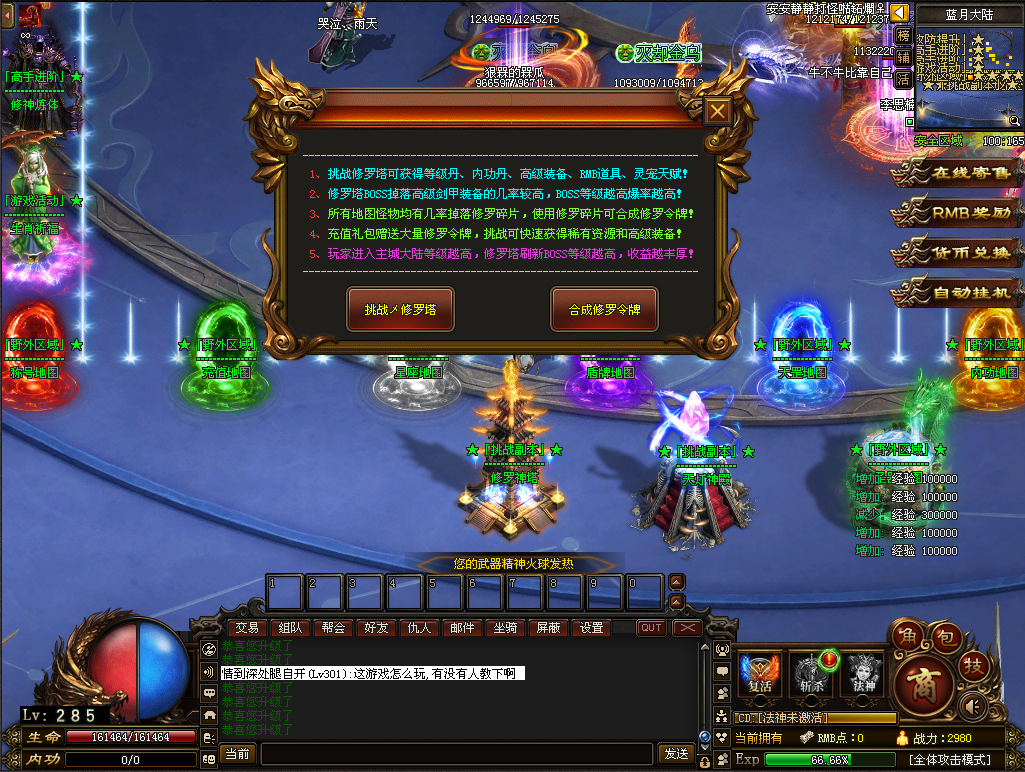The image size is (1025, 772).
Task: Click the chat text input box
Action: tap(456, 753)
